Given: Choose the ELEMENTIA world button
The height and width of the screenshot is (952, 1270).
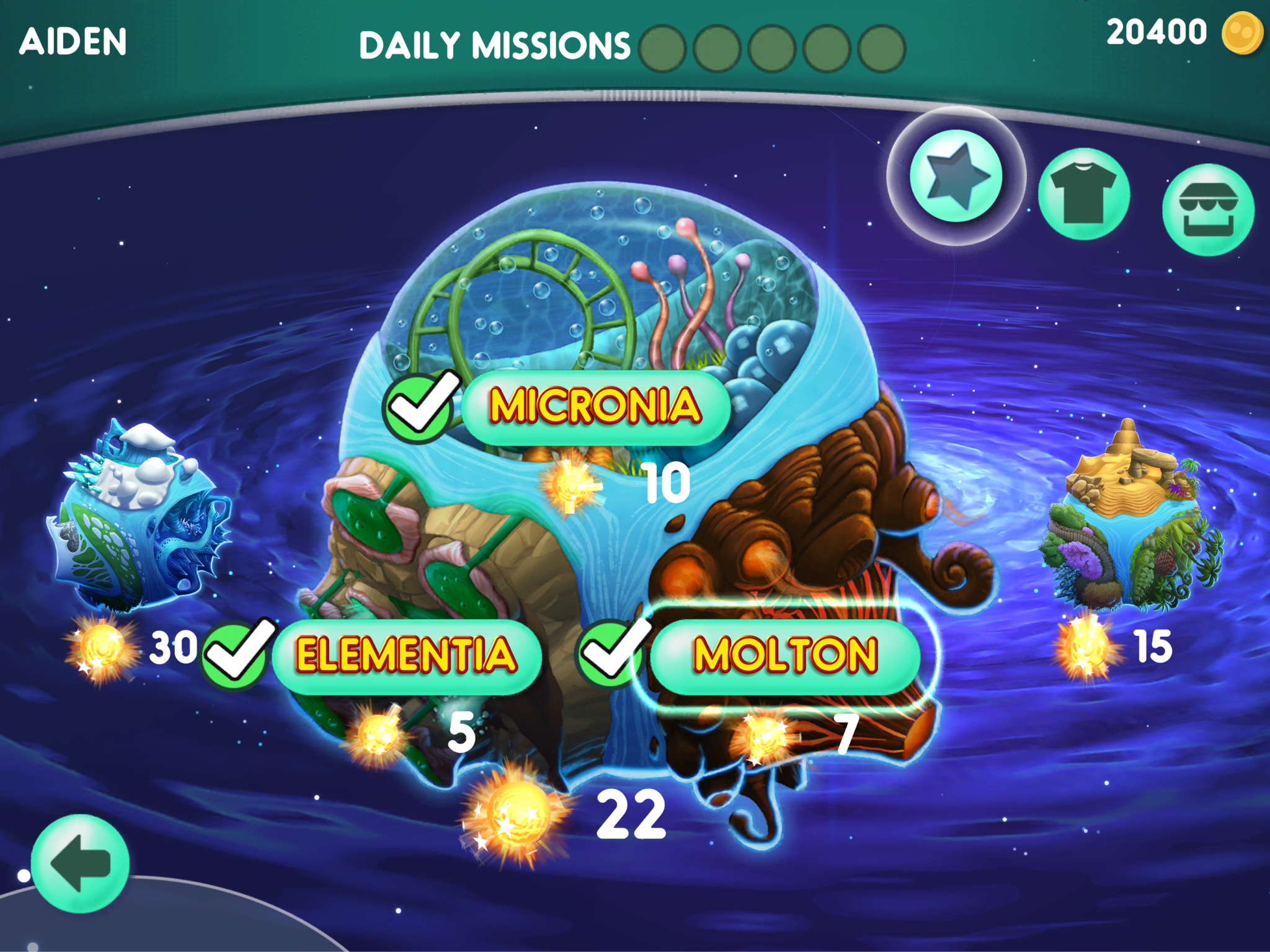Looking at the screenshot, I should (x=406, y=656).
